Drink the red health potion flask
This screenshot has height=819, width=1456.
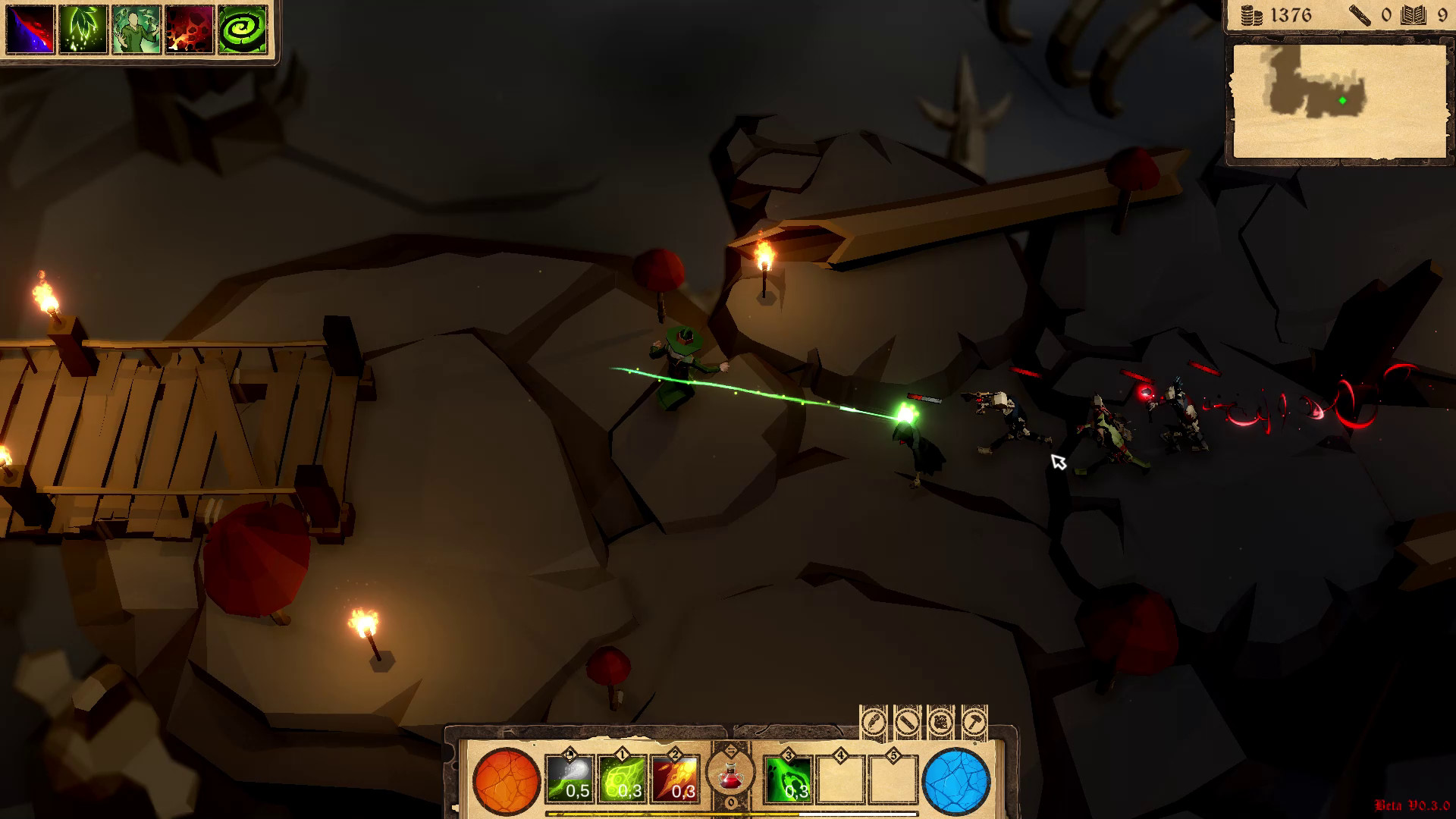(730, 777)
